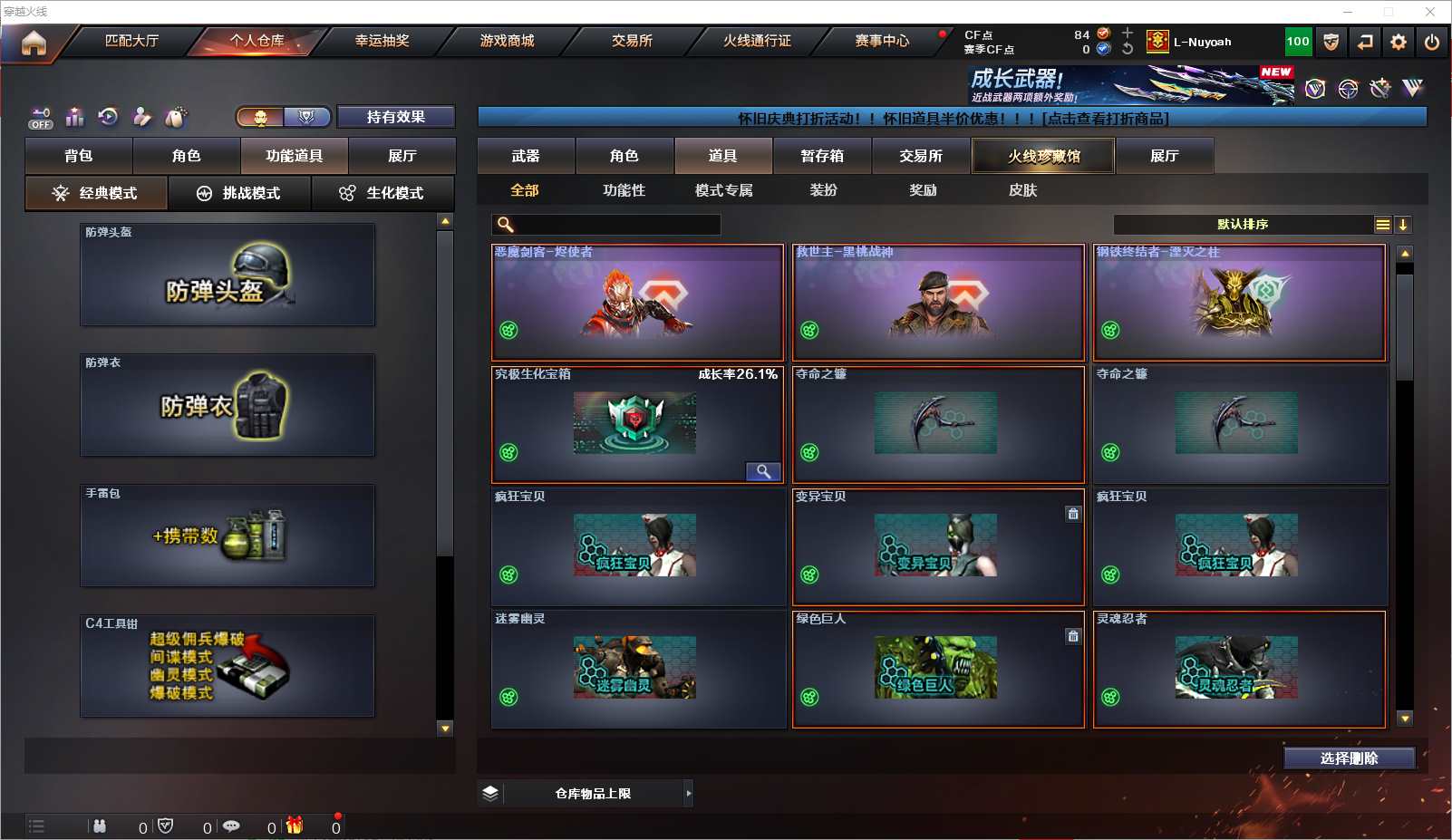Choose the 生化模式 biochemical mode tab
1452x840 pixels.
(382, 193)
